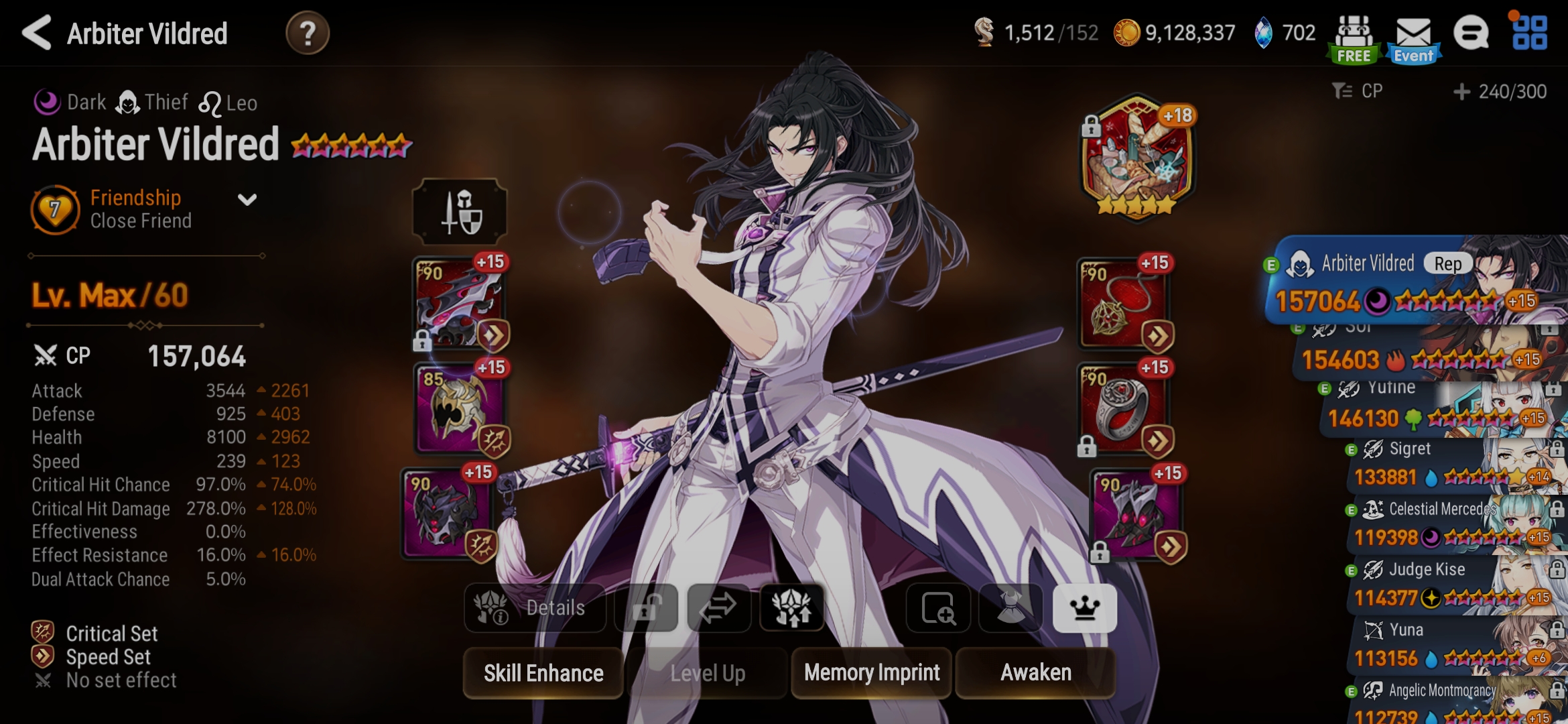Image resolution: width=1568 pixels, height=724 pixels.
Task: Open the CP sort filter dropdown
Action: 1353,91
